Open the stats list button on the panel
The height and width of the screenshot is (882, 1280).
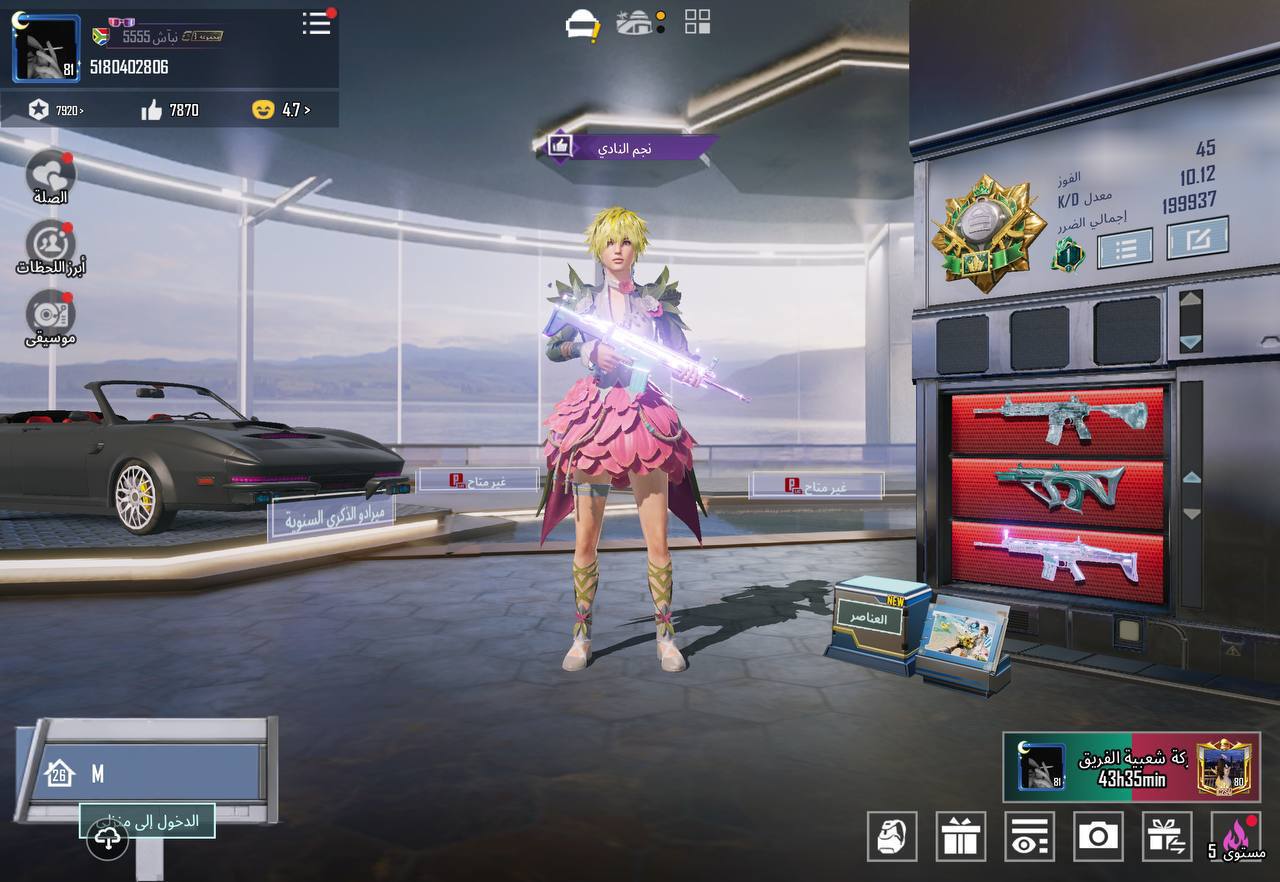pos(1125,247)
